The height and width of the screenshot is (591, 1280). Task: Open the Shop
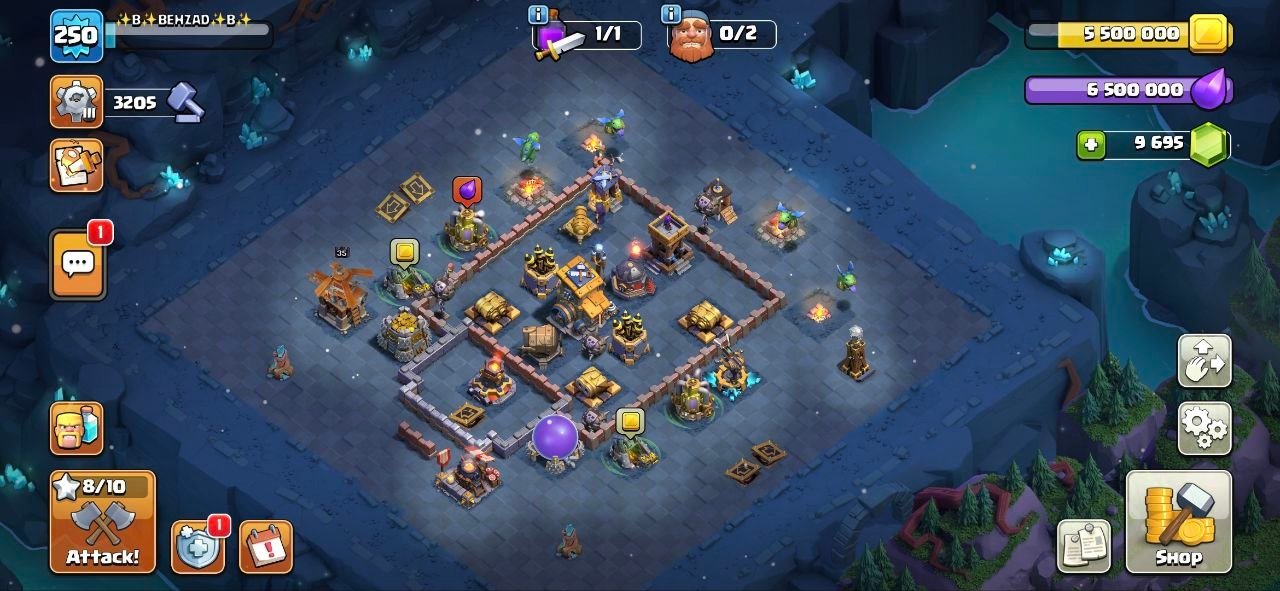click(x=1178, y=522)
